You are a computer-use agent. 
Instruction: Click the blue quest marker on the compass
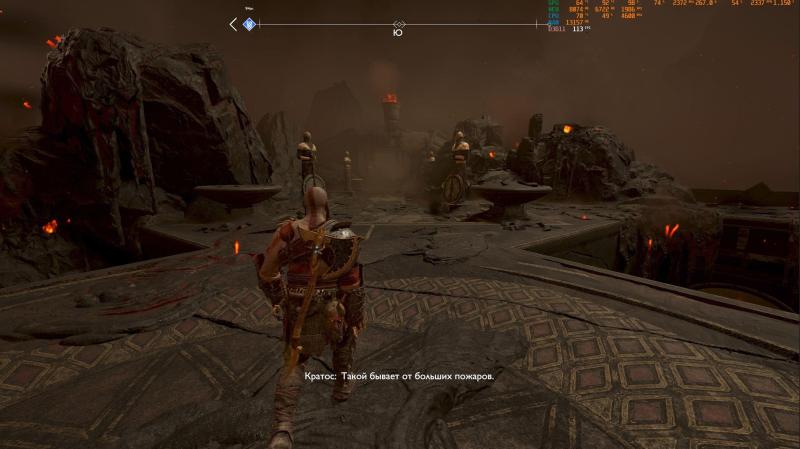250,24
